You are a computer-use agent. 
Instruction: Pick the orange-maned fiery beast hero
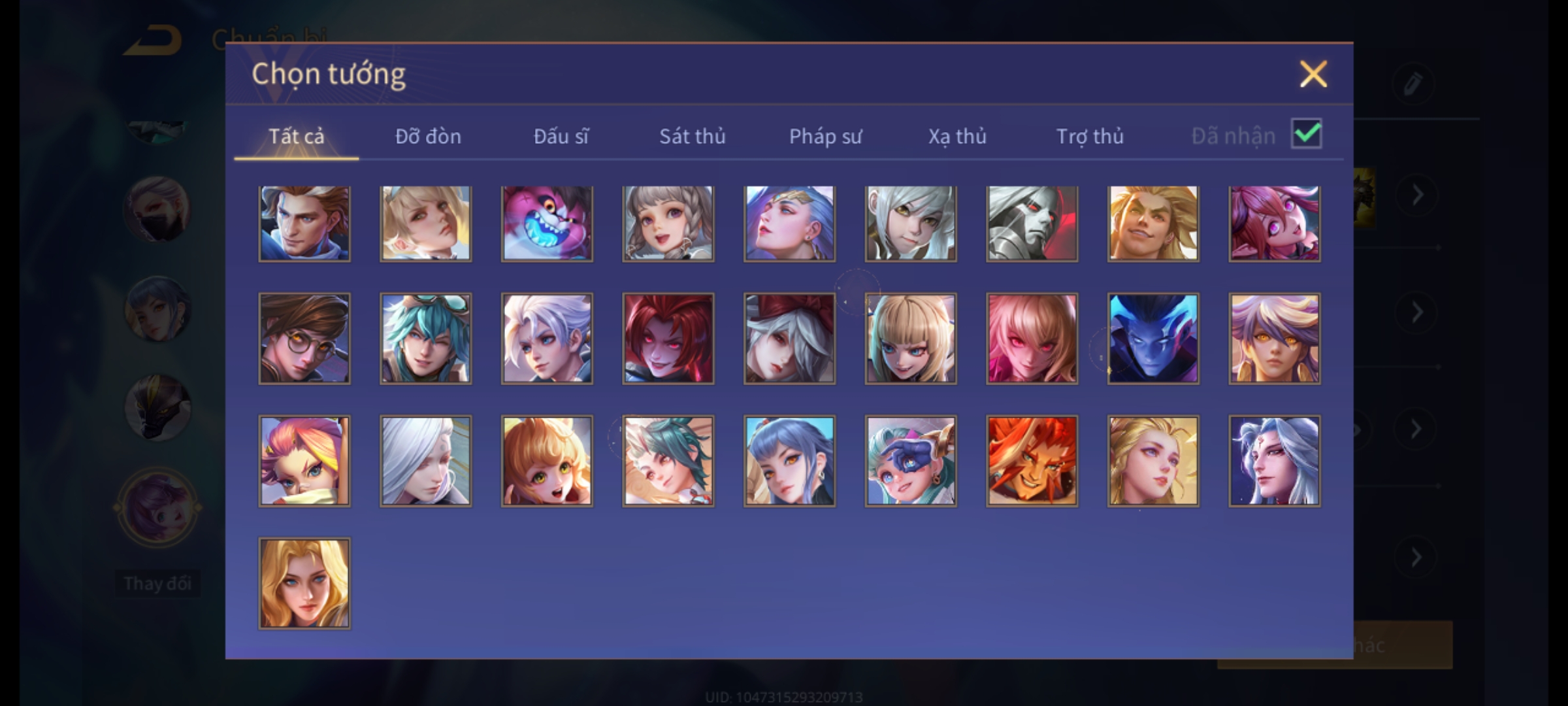[1032, 461]
